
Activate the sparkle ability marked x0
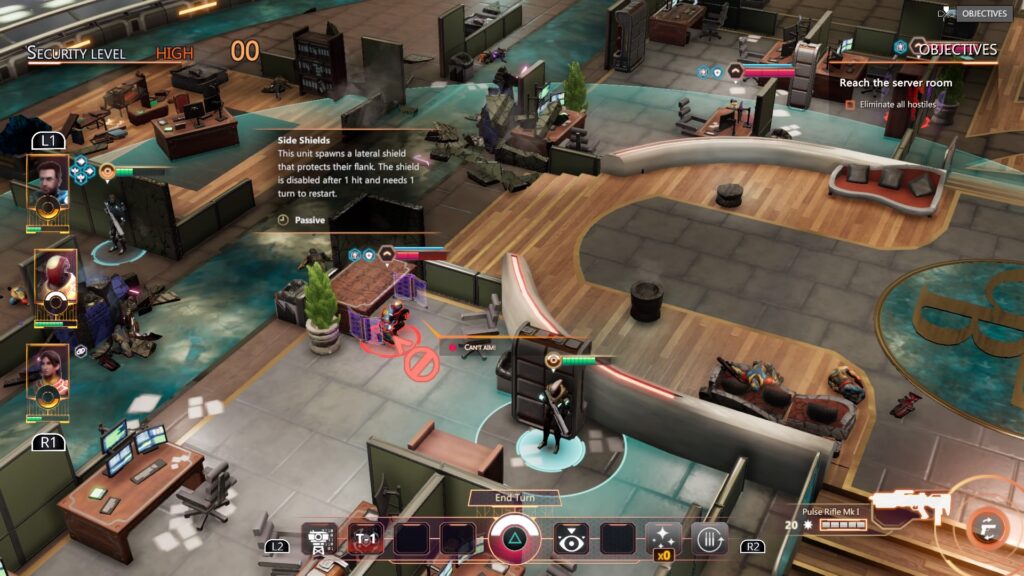662,539
